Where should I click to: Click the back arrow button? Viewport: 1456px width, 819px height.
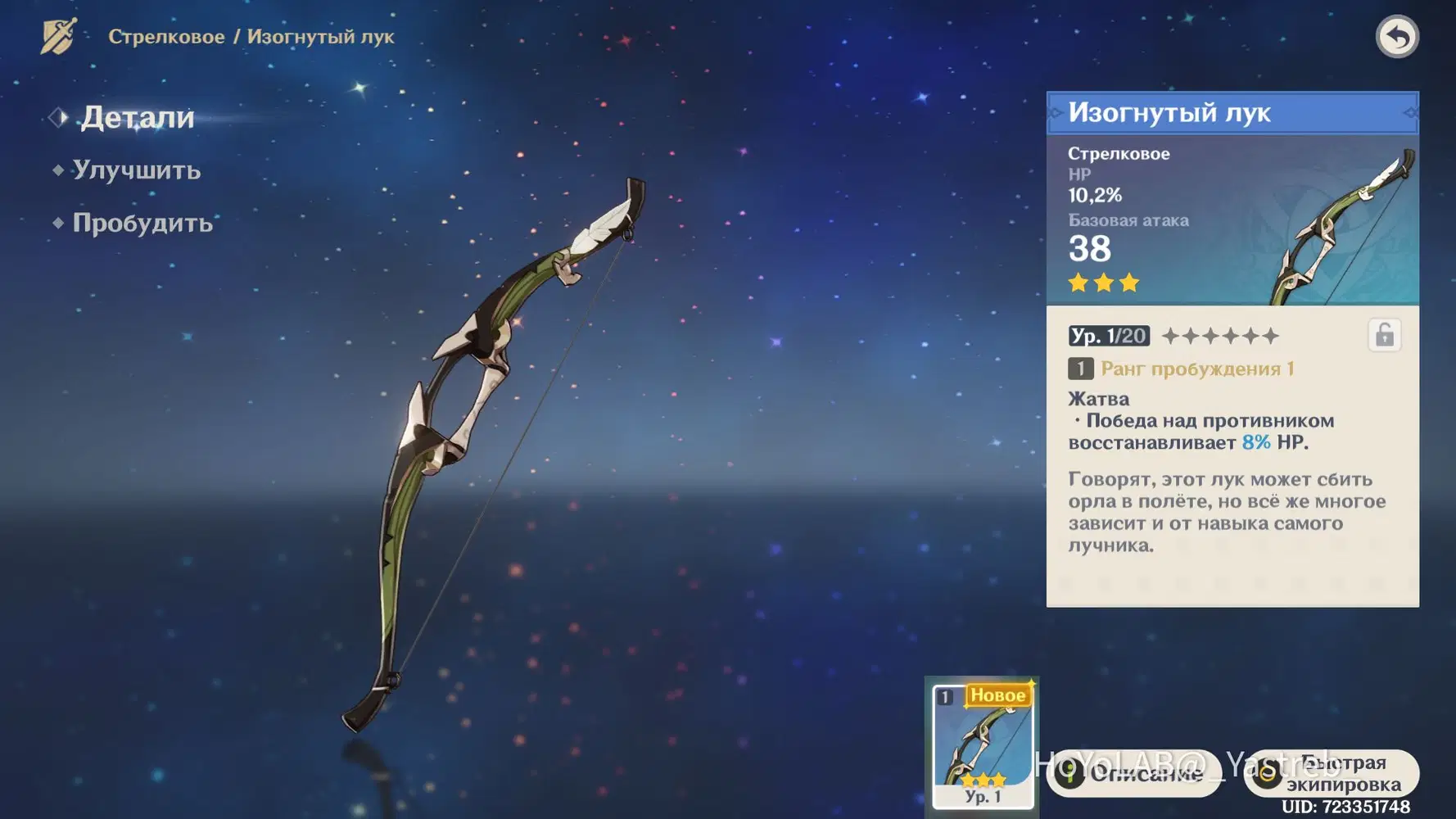coord(1397,37)
